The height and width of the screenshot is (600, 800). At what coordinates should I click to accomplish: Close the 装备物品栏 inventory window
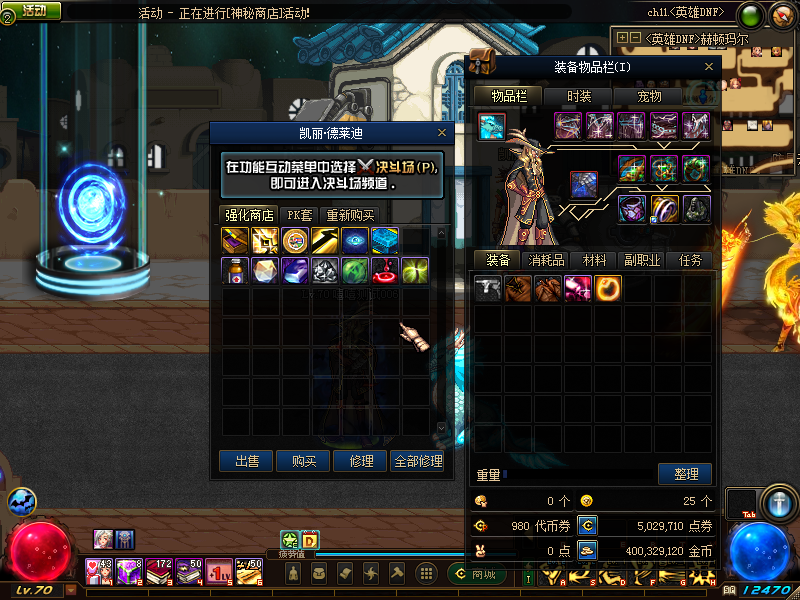pyautogui.click(x=710, y=67)
